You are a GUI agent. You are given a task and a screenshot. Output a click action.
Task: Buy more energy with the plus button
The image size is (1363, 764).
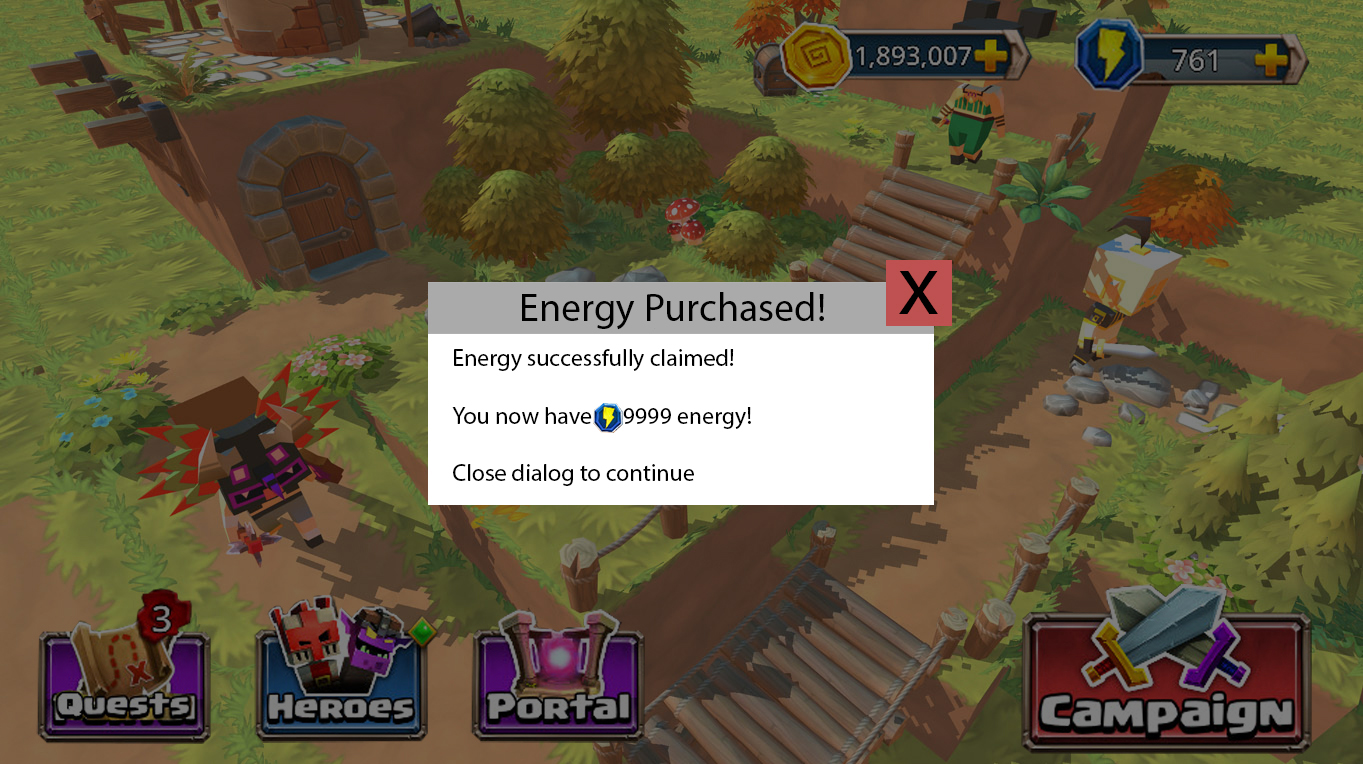pos(1271,60)
